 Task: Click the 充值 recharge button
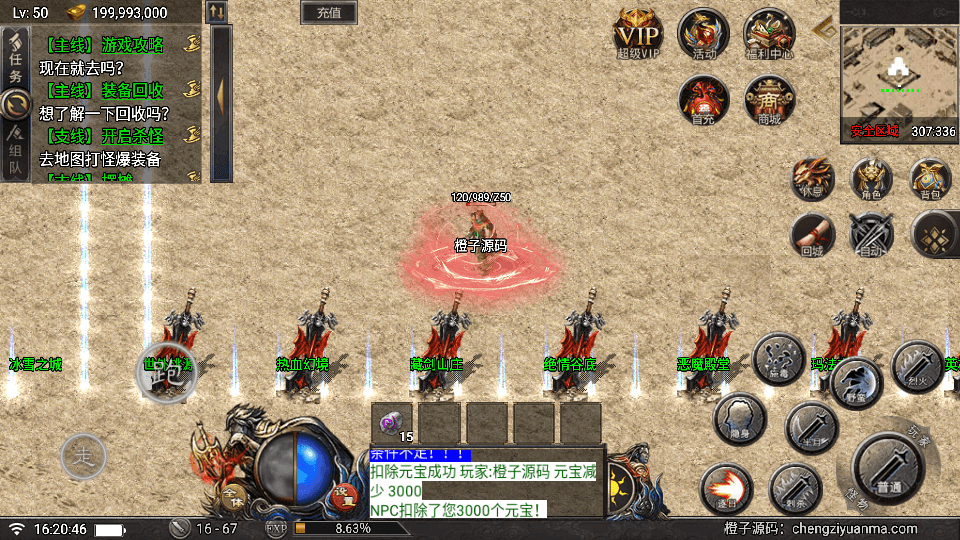point(329,13)
